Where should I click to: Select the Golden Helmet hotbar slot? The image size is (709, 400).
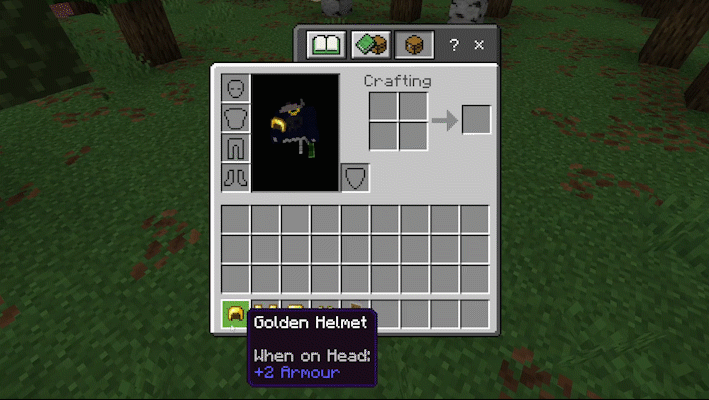pos(235,314)
